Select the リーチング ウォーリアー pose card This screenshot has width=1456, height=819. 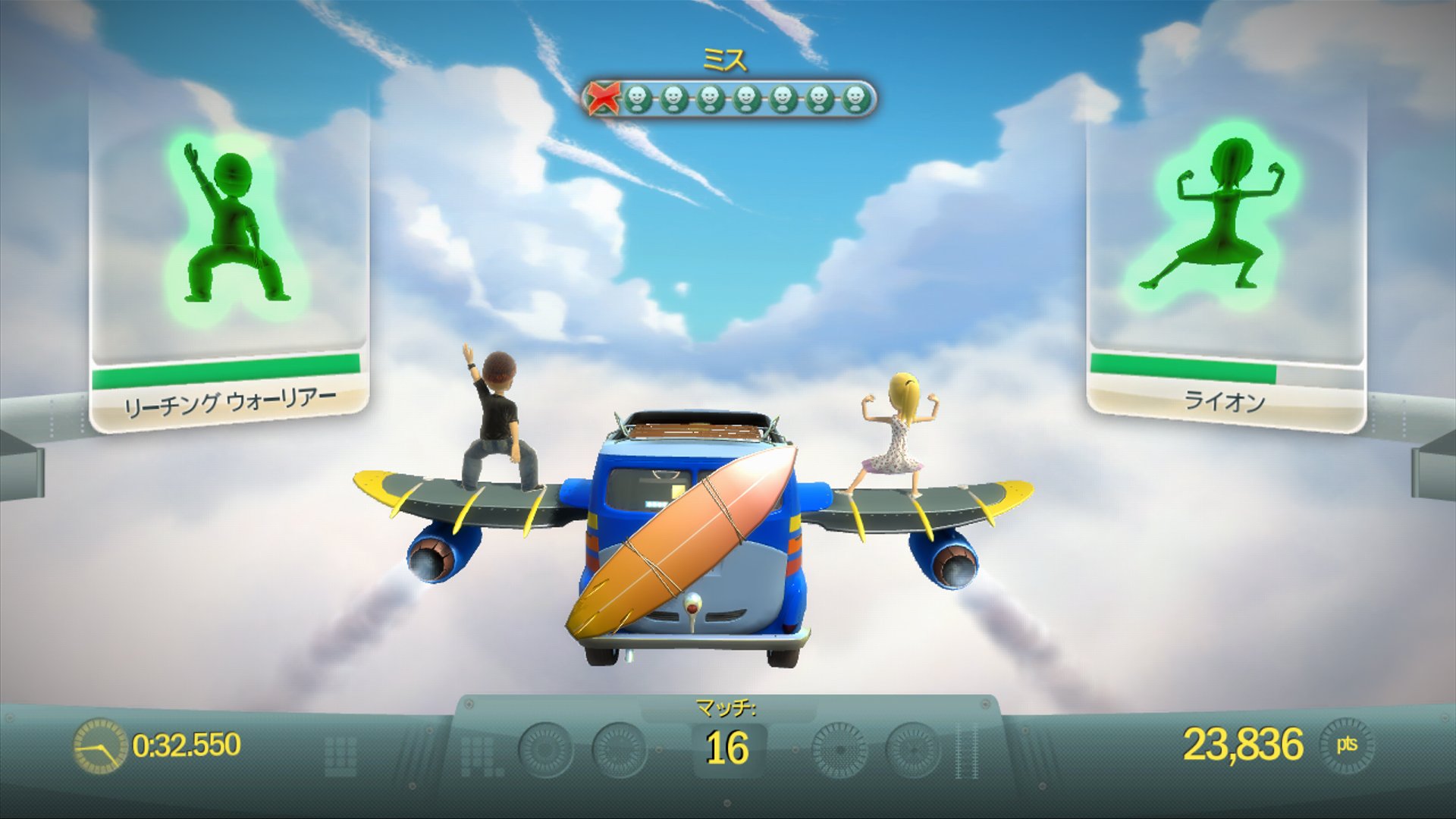(228, 250)
